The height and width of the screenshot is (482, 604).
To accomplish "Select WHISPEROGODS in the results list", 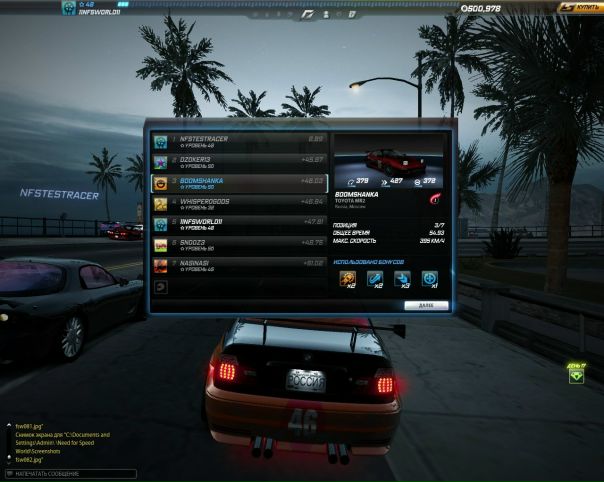I will [239, 204].
